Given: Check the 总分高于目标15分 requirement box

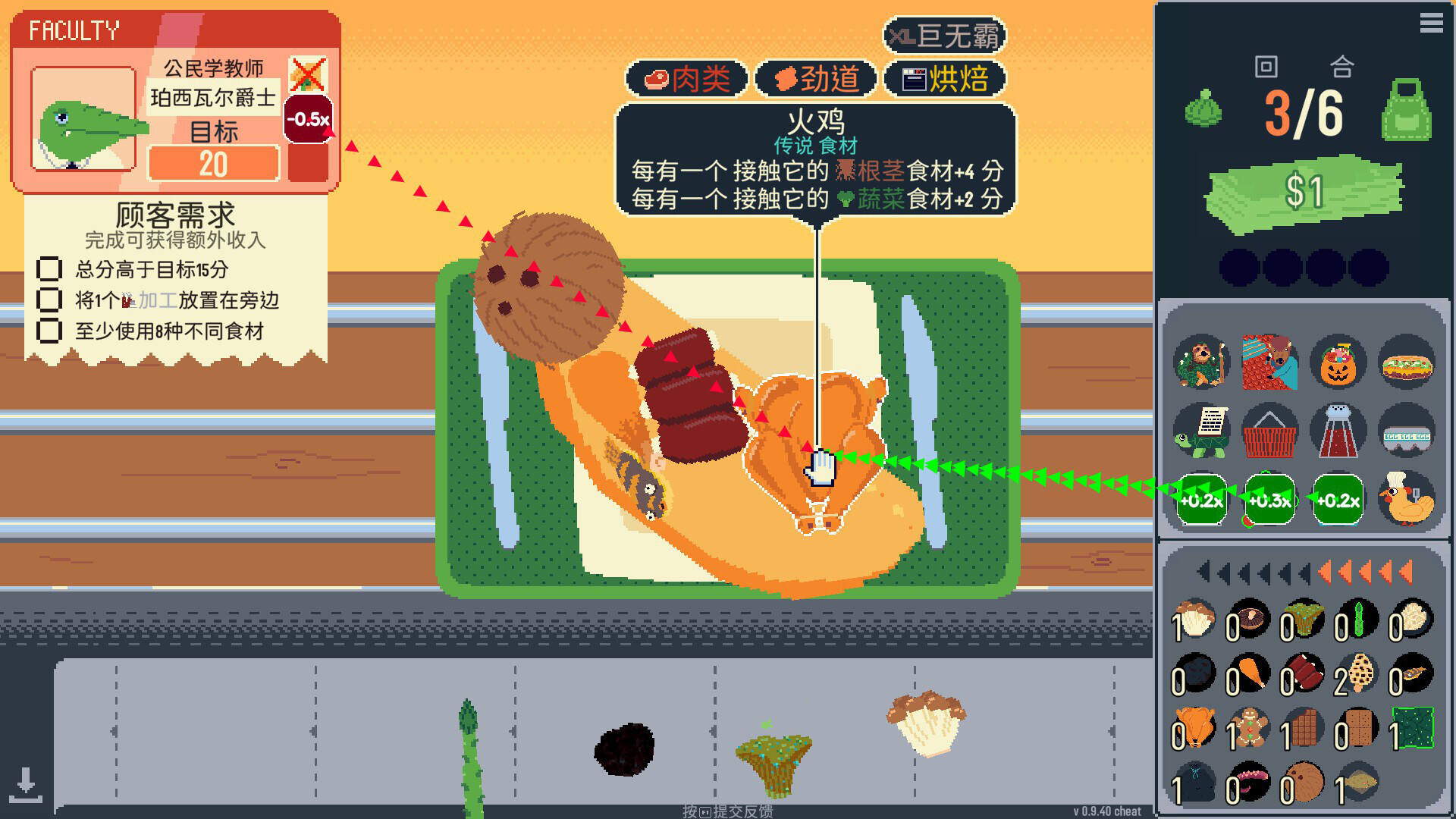Looking at the screenshot, I should tap(51, 269).
